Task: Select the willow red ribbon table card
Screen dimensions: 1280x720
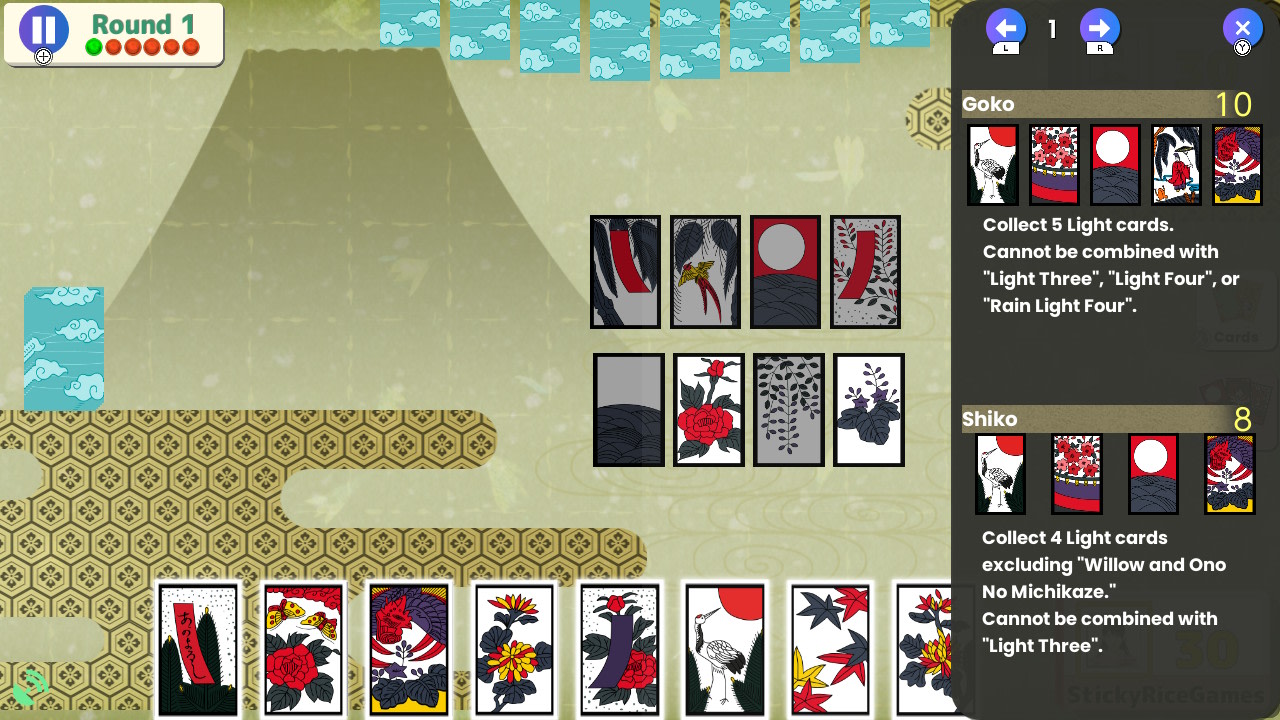Action: tap(625, 272)
